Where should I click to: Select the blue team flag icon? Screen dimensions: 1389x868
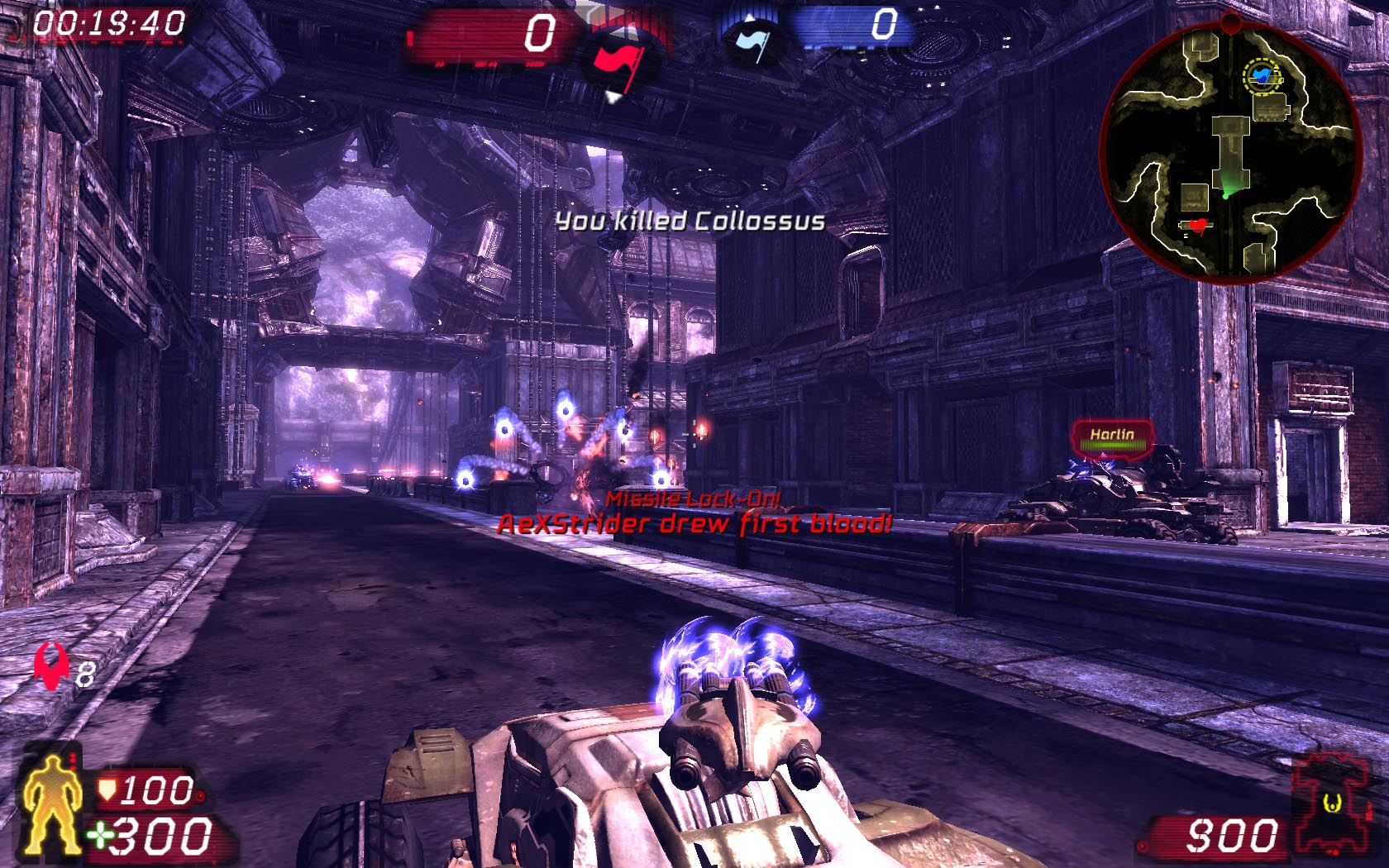tap(752, 41)
